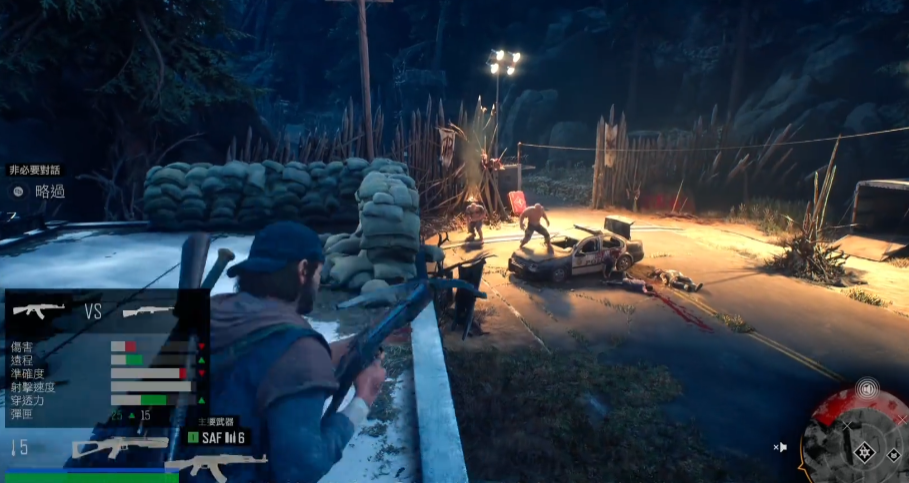Choose the rifle silhouette in the bottom-left weapon slot

pos(120,446)
